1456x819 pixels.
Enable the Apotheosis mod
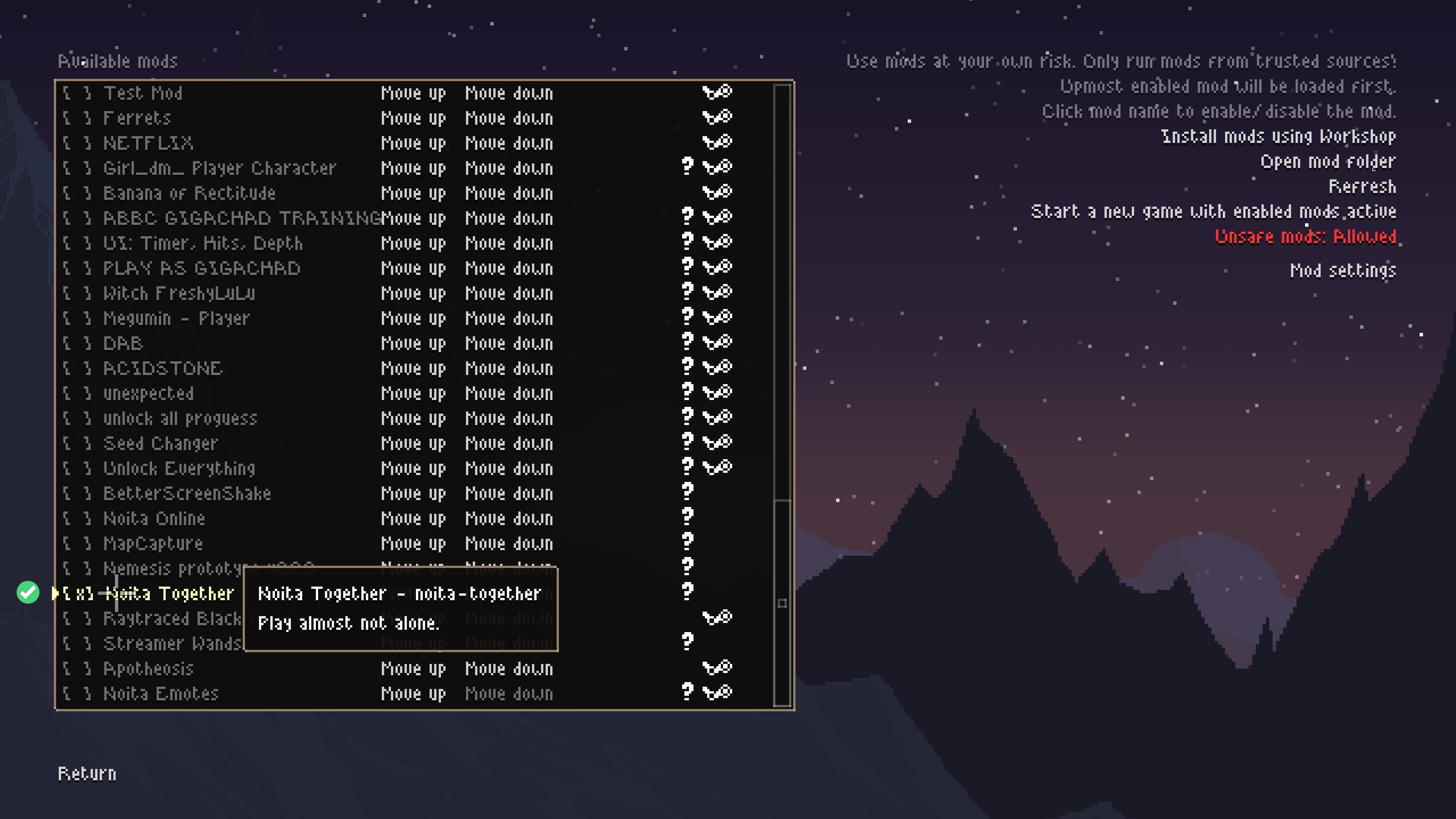[x=148, y=668]
